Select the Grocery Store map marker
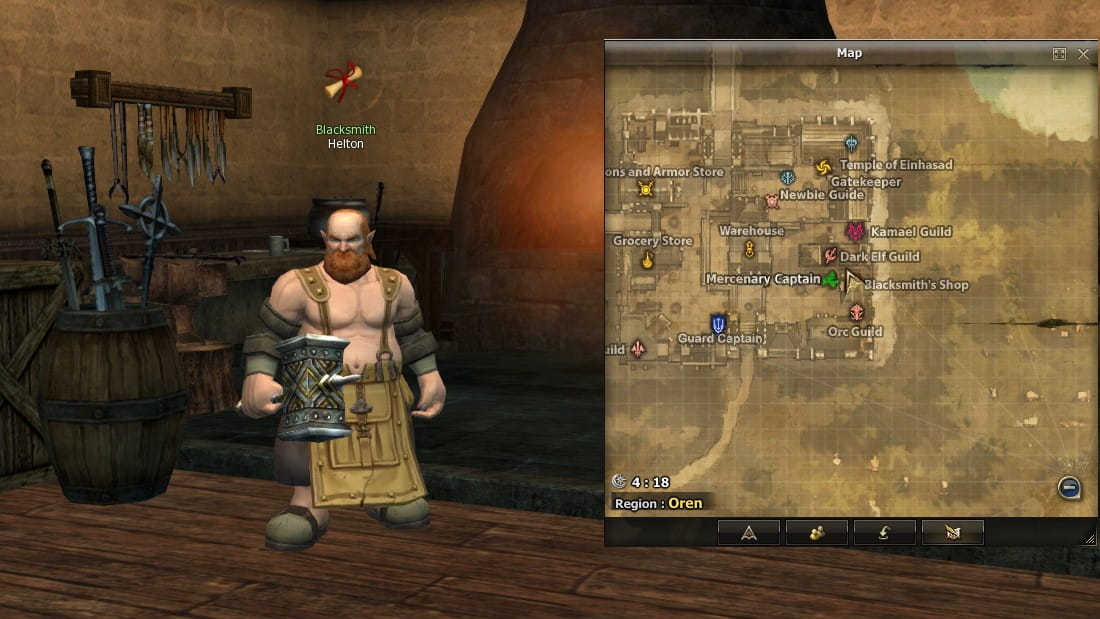 648,261
